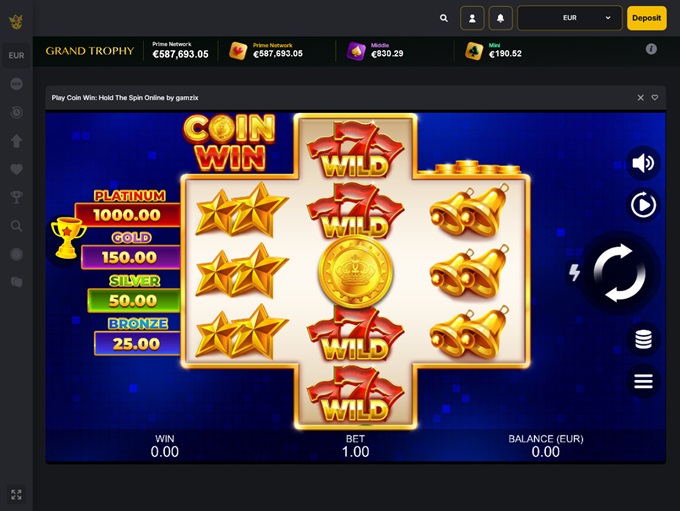Enable turbo mode with the lightning bolt
The height and width of the screenshot is (511, 680).
[575, 272]
